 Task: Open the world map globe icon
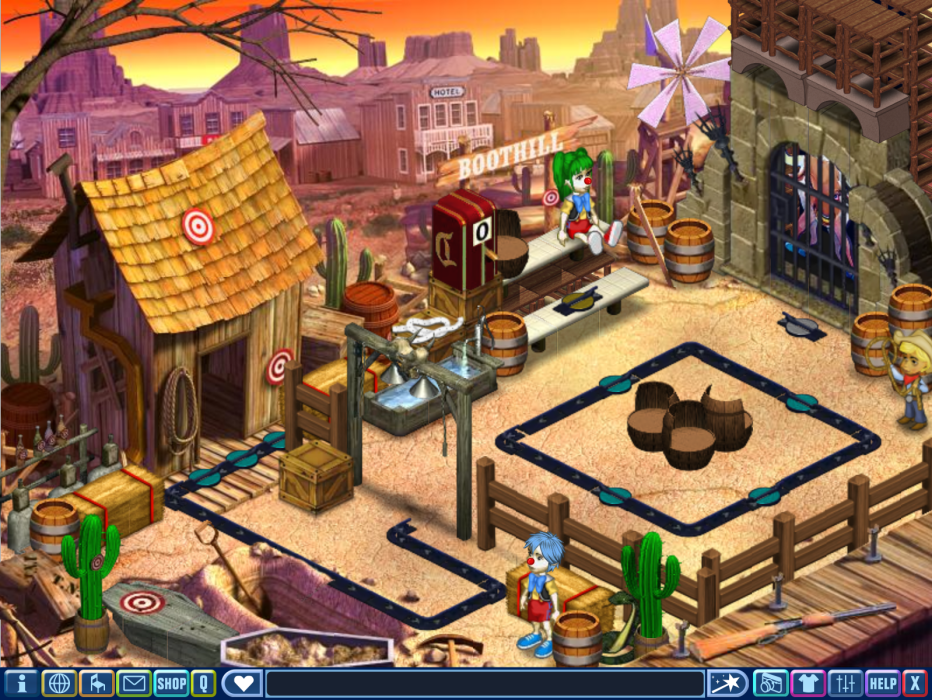[60, 684]
